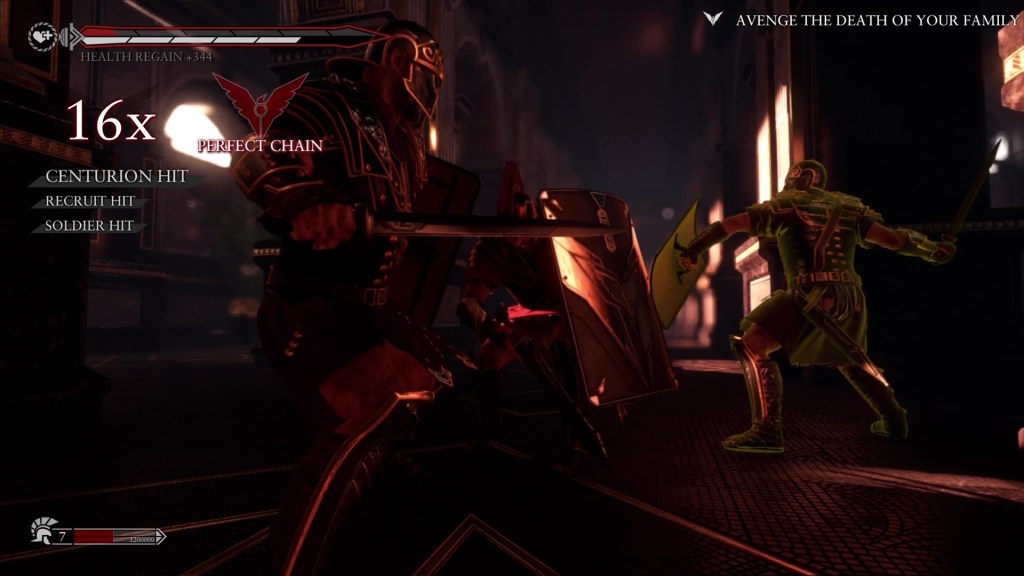
Task: Select the Avenge the Death objective tracker
Action: coord(862,20)
